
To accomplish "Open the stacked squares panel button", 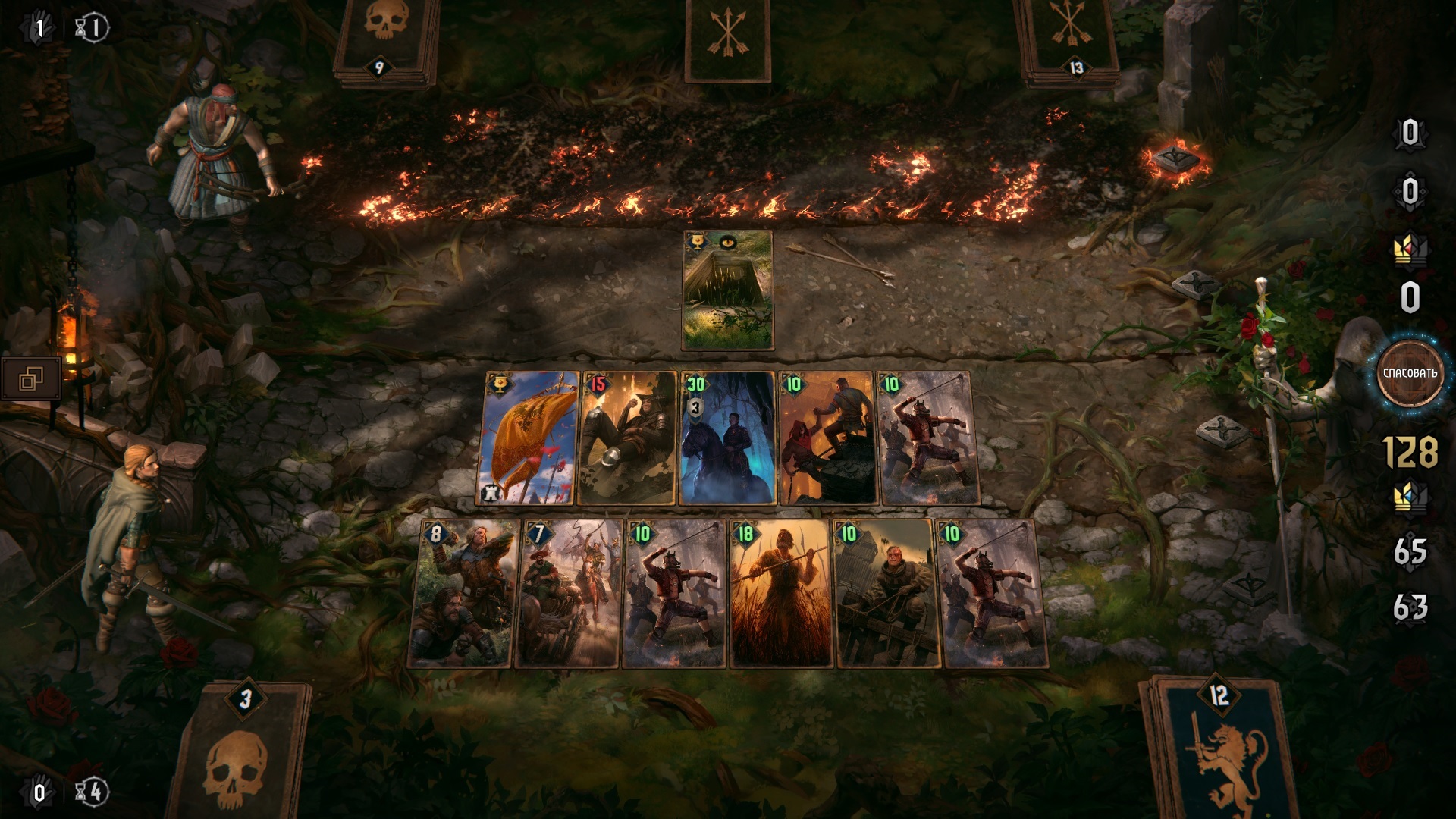I will pyautogui.click(x=31, y=378).
